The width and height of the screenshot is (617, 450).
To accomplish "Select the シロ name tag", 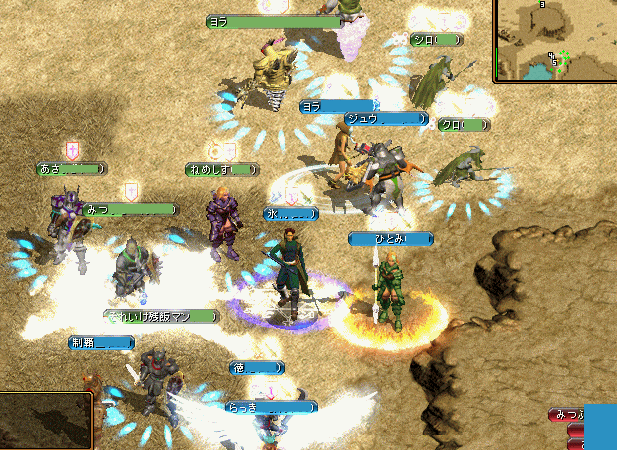I will (x=438, y=40).
